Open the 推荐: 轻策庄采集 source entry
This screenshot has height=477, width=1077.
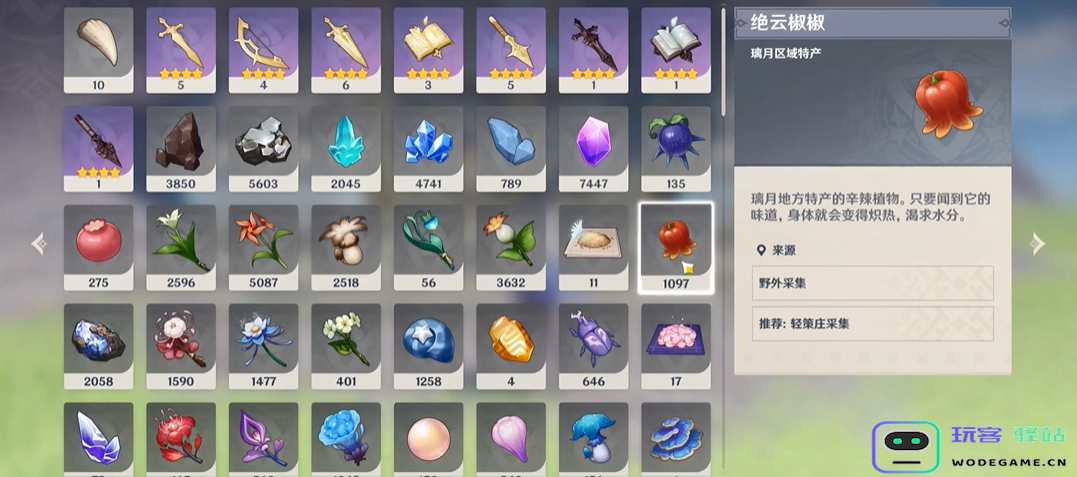point(872,324)
